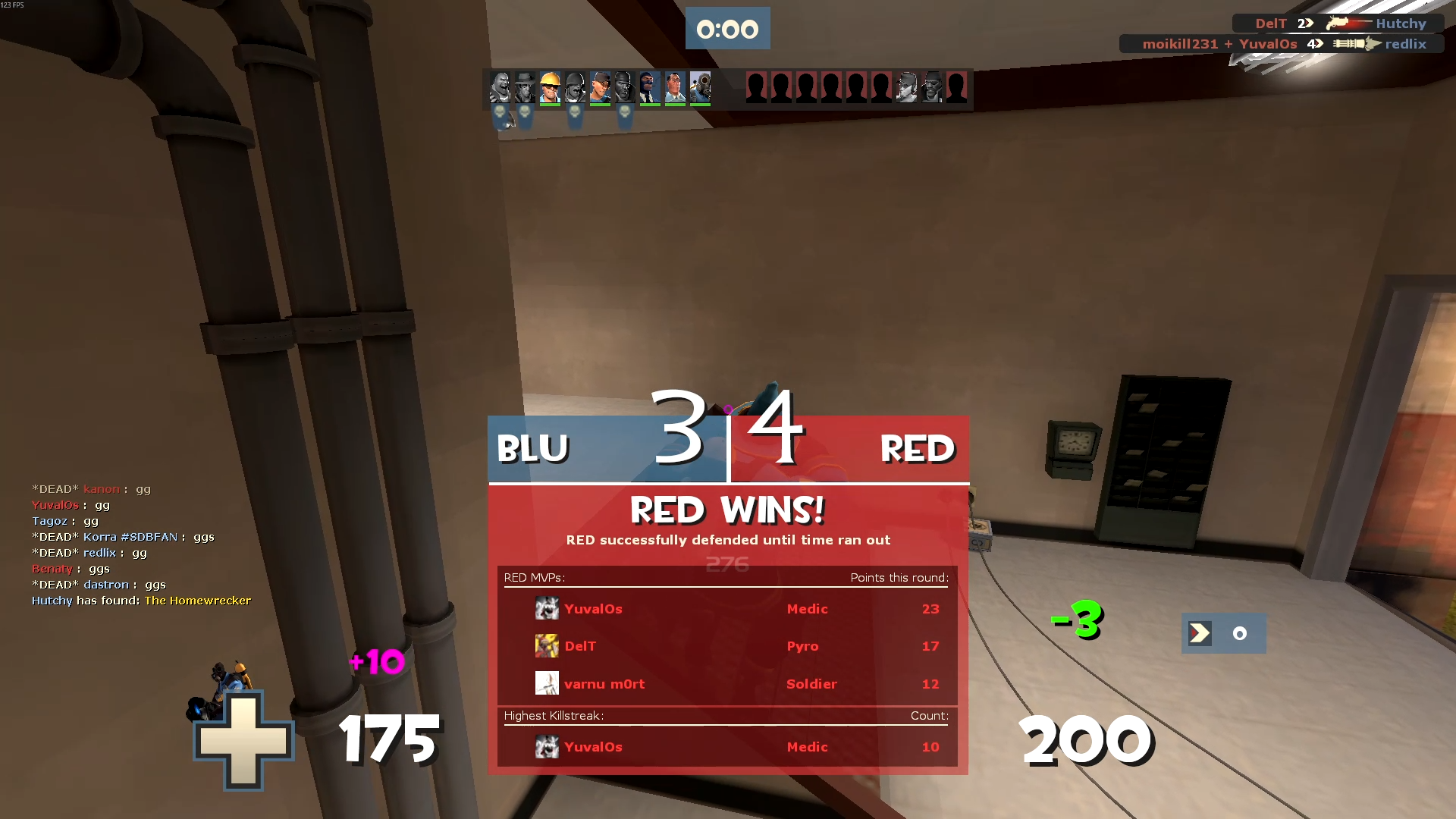Click the RED team score panel
The height and width of the screenshot is (819, 1456).
click(x=849, y=448)
